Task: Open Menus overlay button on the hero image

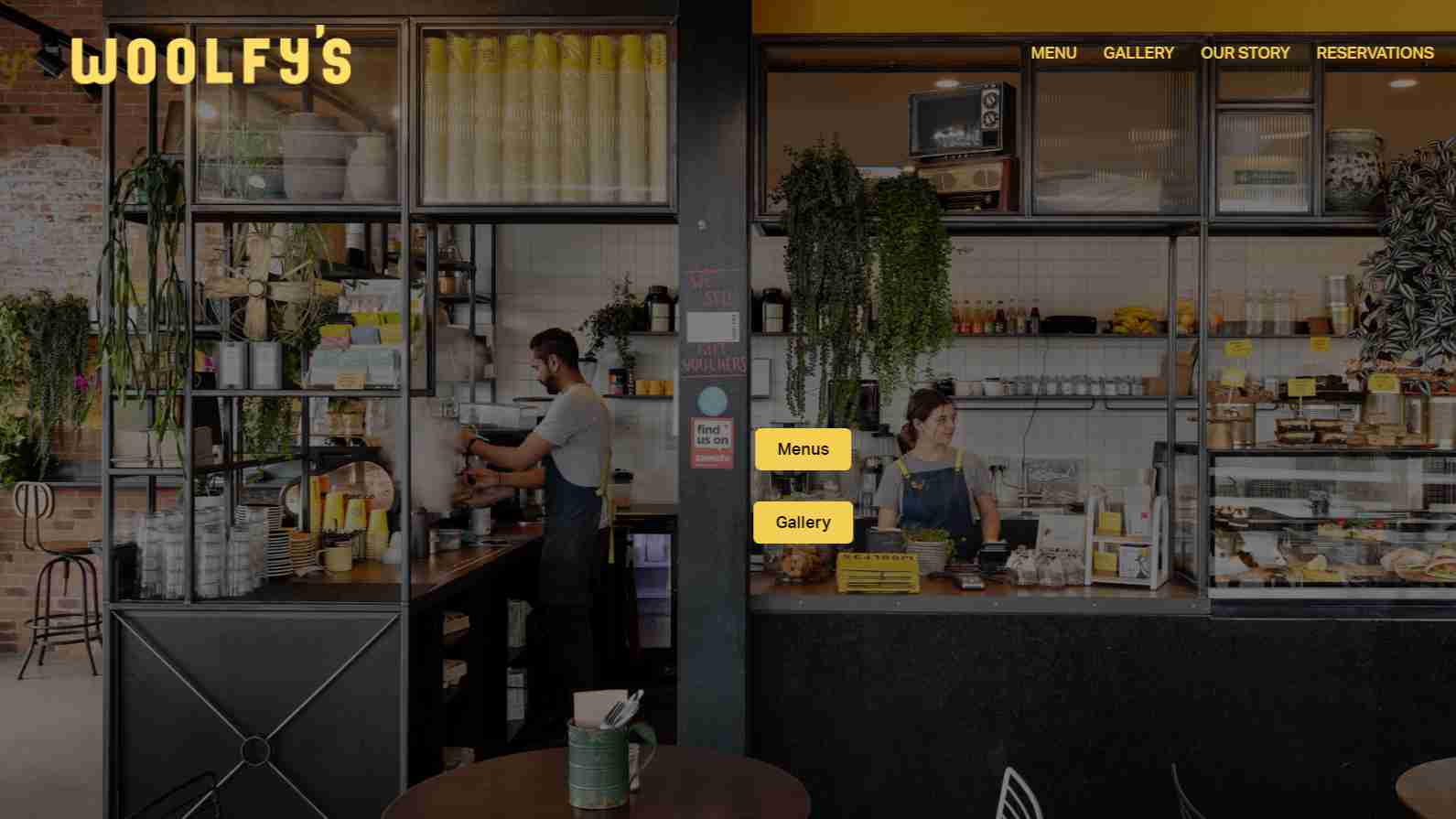Action: click(x=803, y=448)
